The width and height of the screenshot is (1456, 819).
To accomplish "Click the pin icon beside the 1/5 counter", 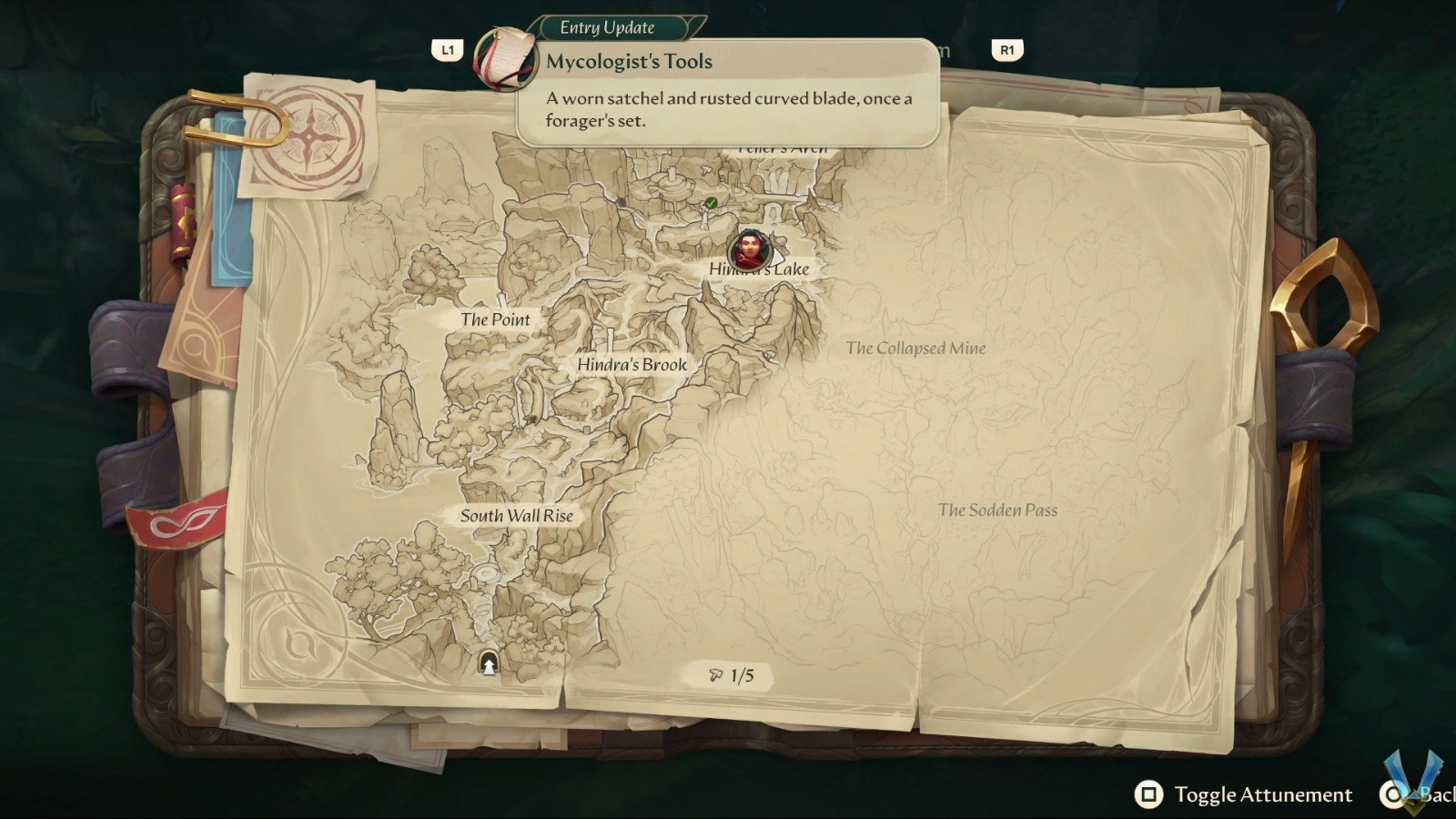I will (x=713, y=674).
